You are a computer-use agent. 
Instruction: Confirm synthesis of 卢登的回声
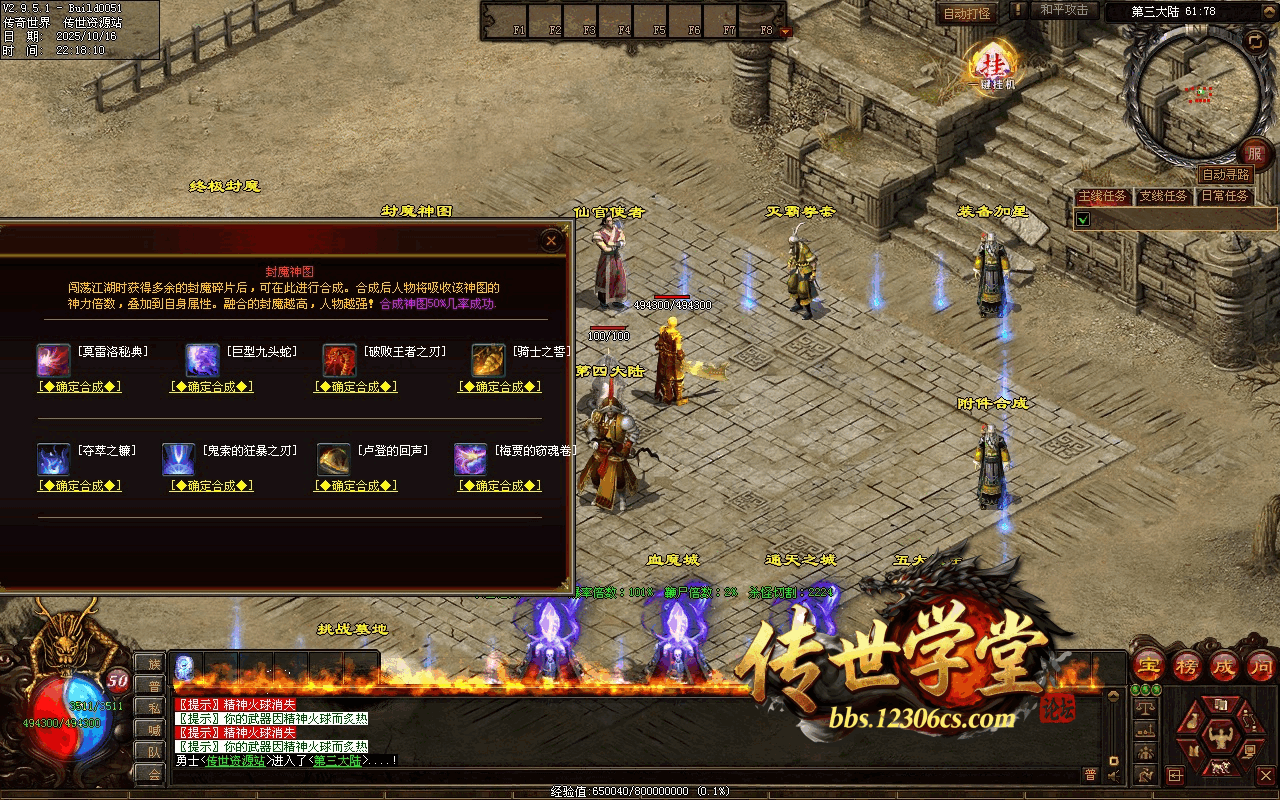point(356,486)
